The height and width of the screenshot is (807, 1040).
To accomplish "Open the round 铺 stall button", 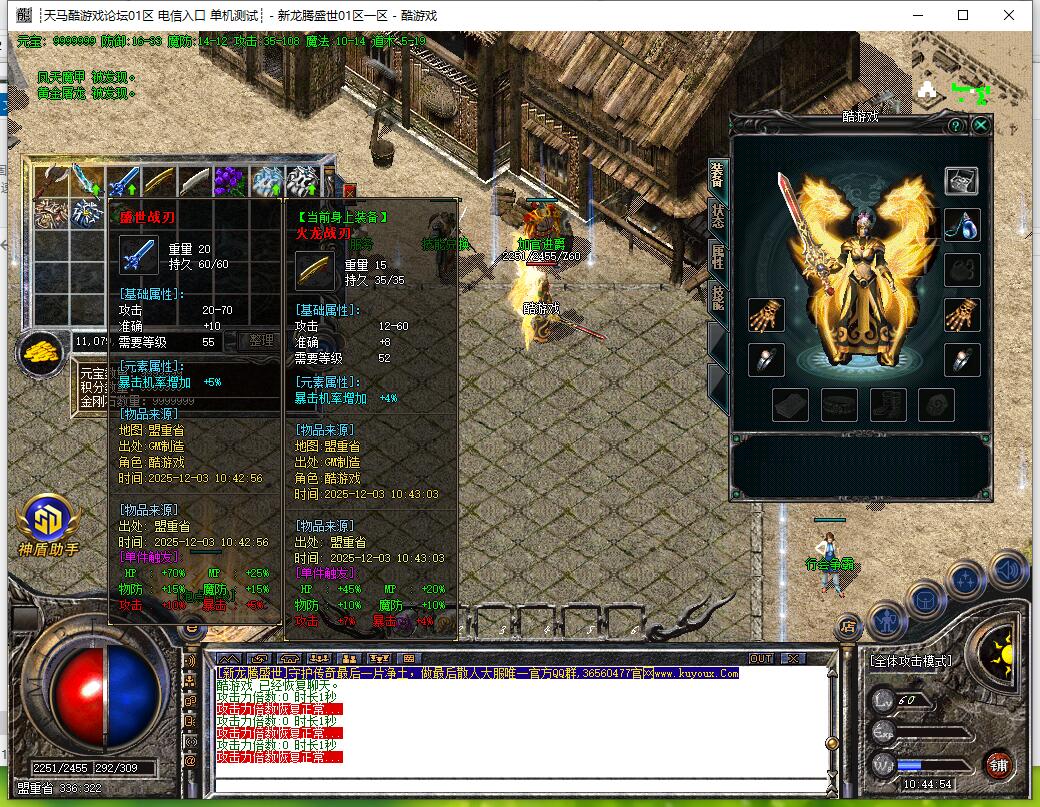I will coord(997,766).
